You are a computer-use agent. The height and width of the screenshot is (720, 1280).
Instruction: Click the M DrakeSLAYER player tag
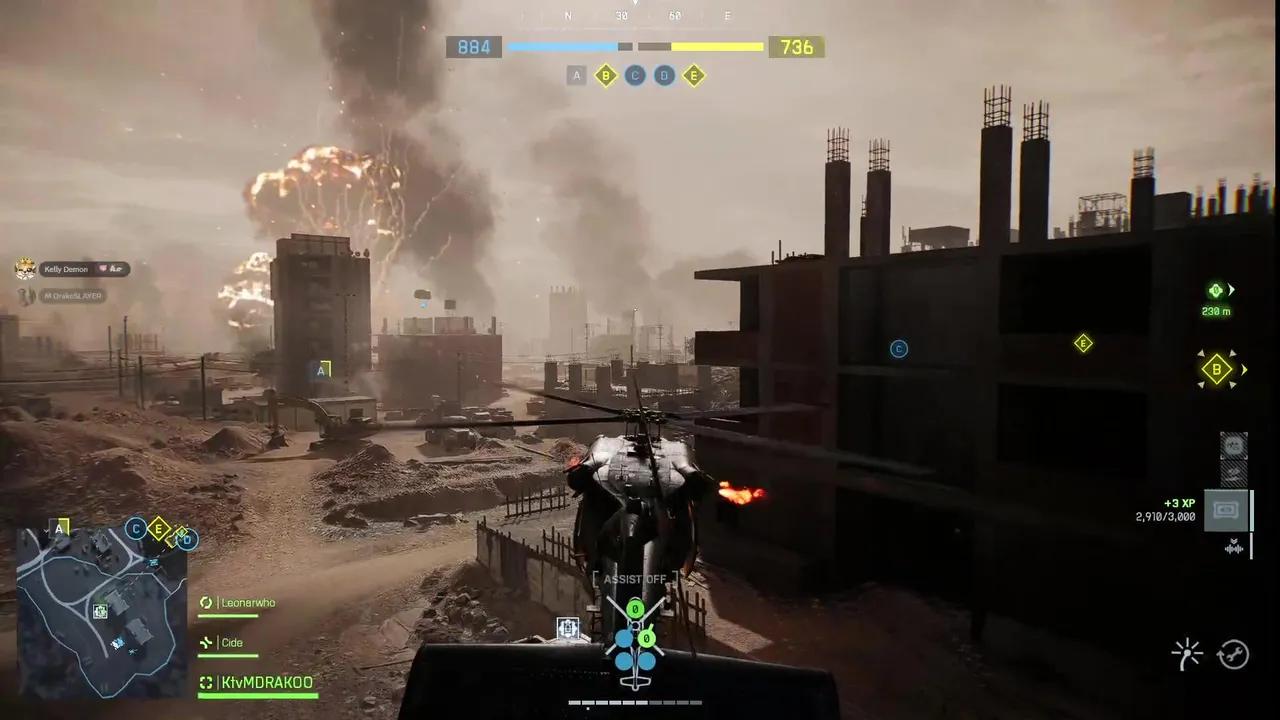72,296
